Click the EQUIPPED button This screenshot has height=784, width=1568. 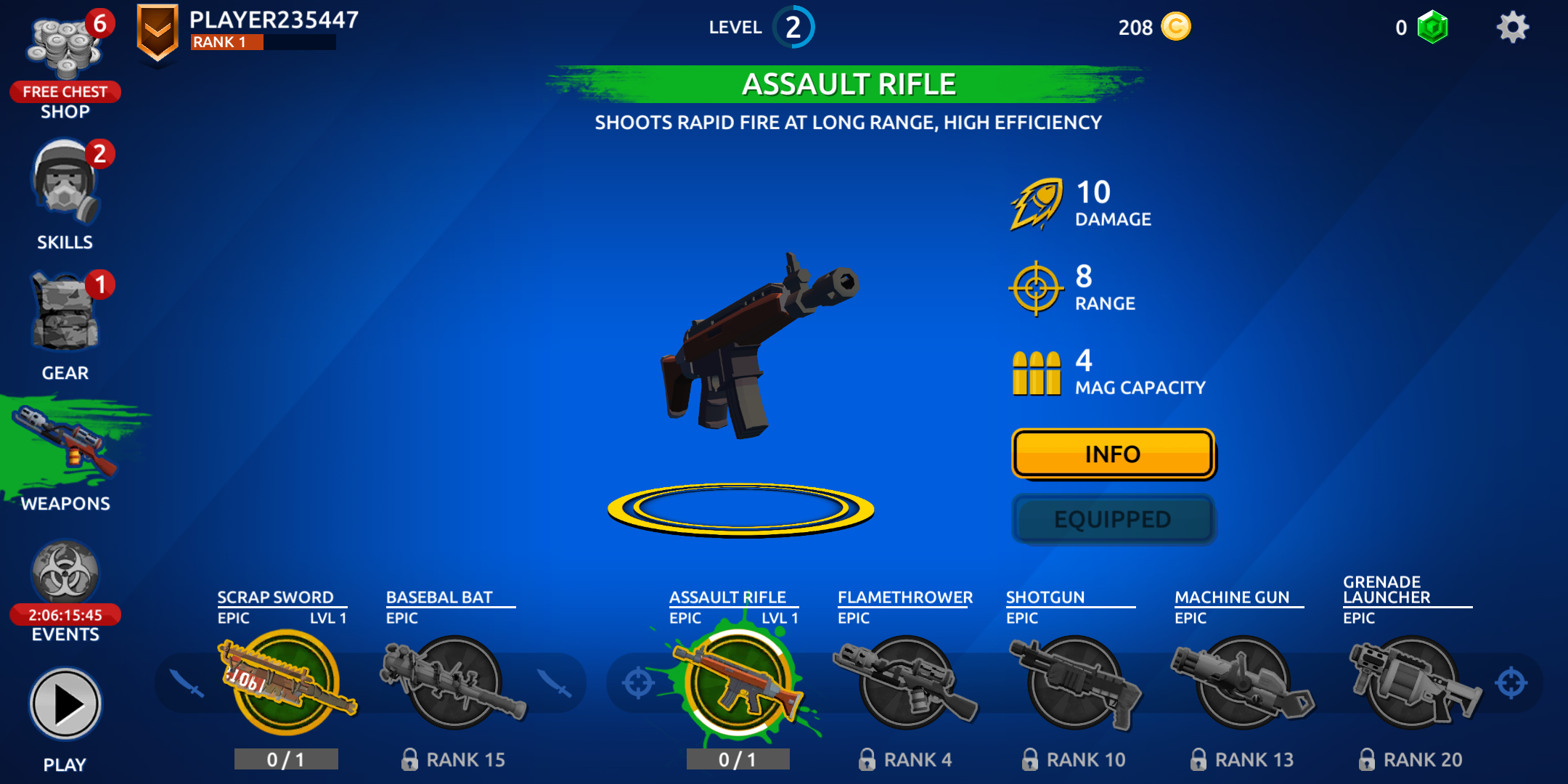click(1113, 520)
